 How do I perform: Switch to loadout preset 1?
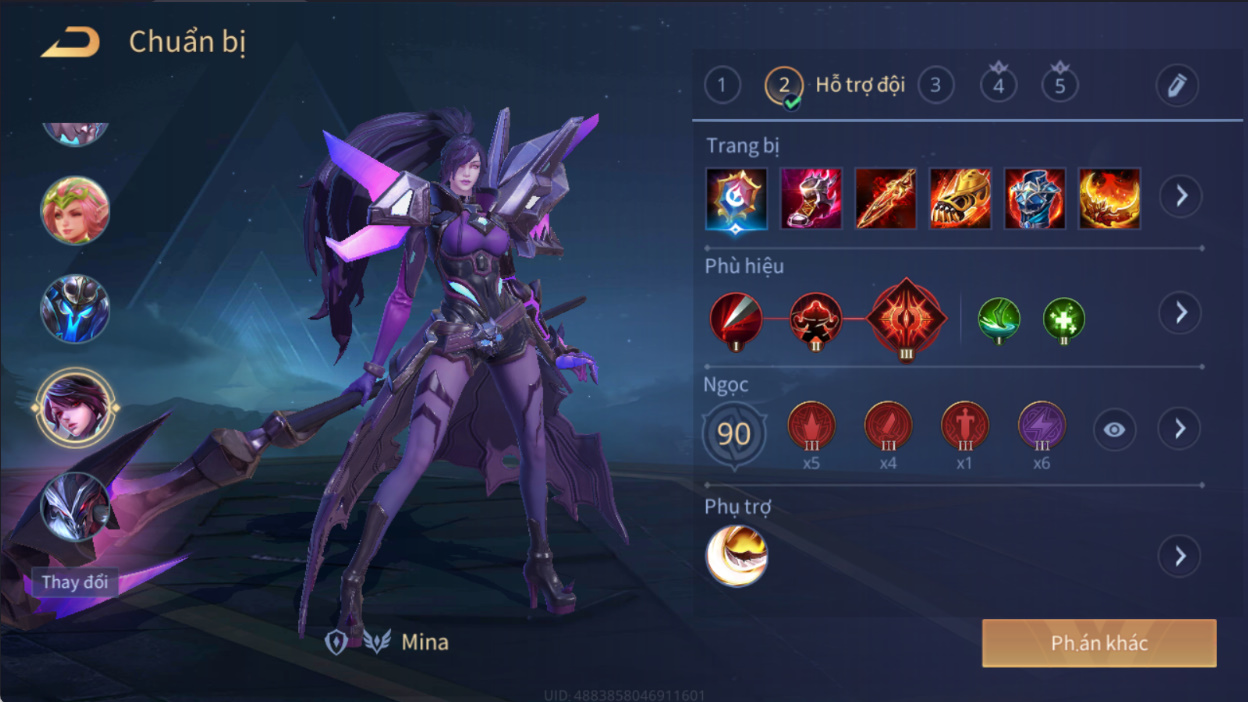click(x=722, y=85)
